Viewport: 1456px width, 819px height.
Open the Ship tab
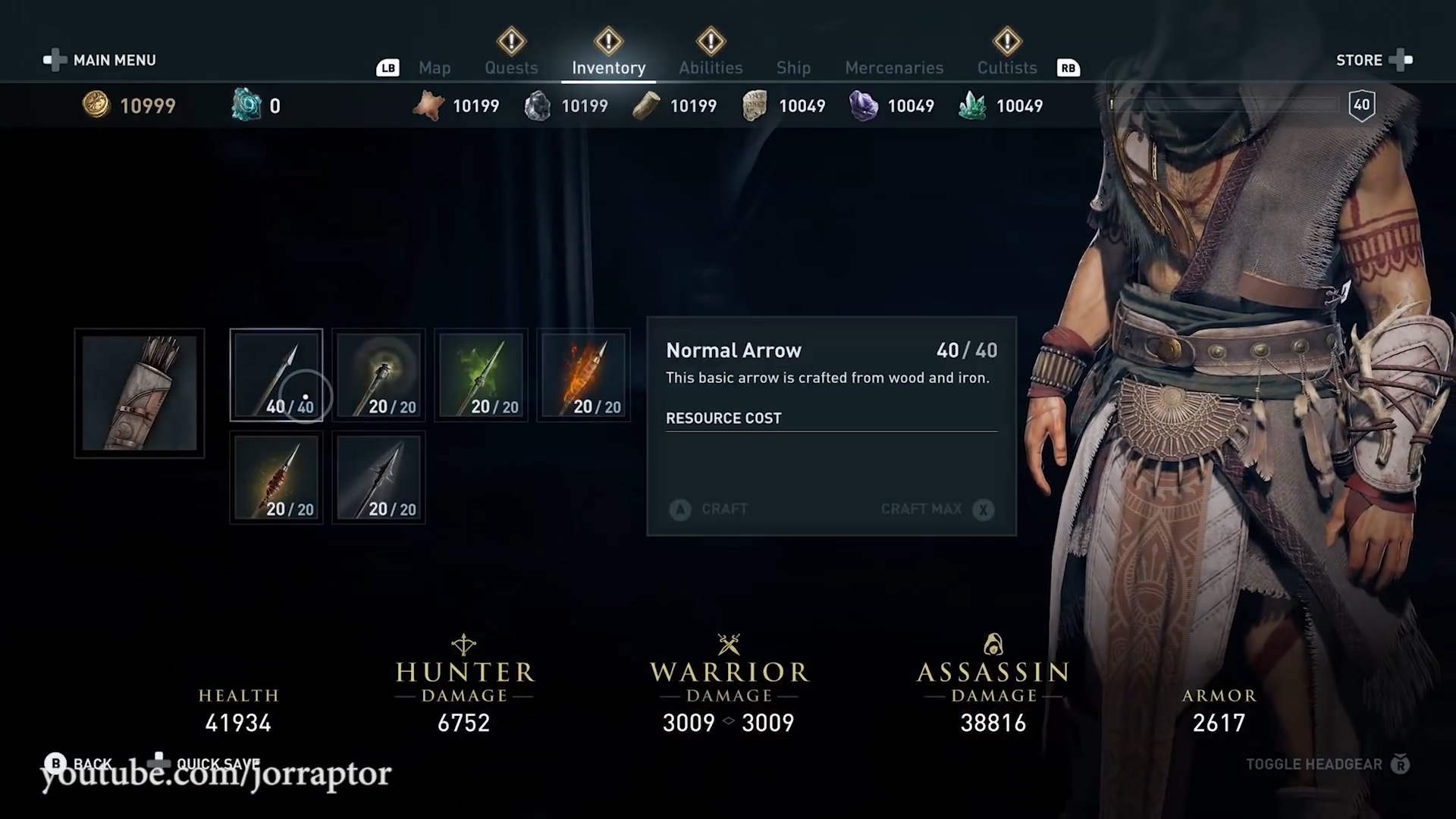click(793, 68)
